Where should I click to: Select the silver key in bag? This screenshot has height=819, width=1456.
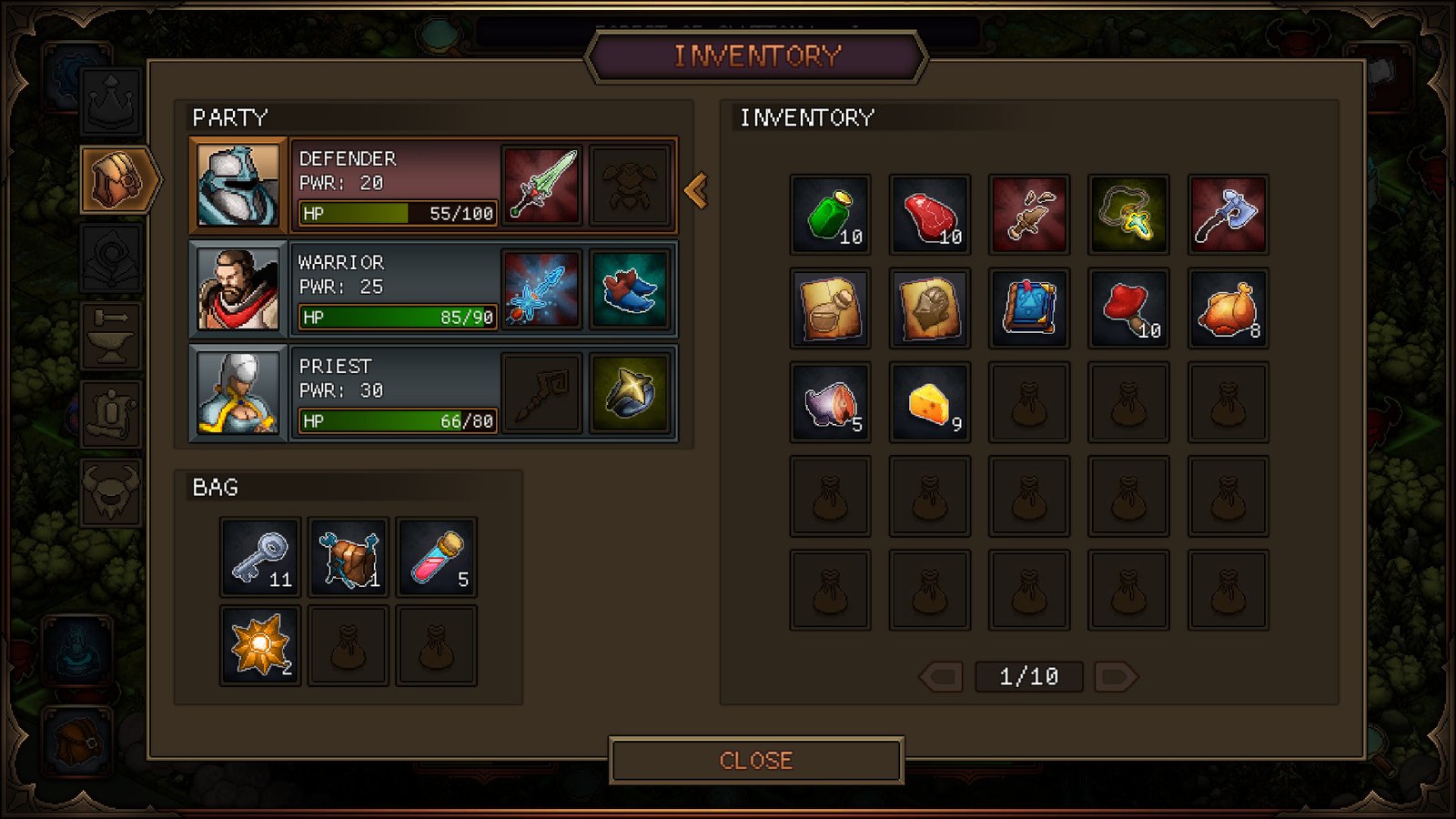point(260,557)
